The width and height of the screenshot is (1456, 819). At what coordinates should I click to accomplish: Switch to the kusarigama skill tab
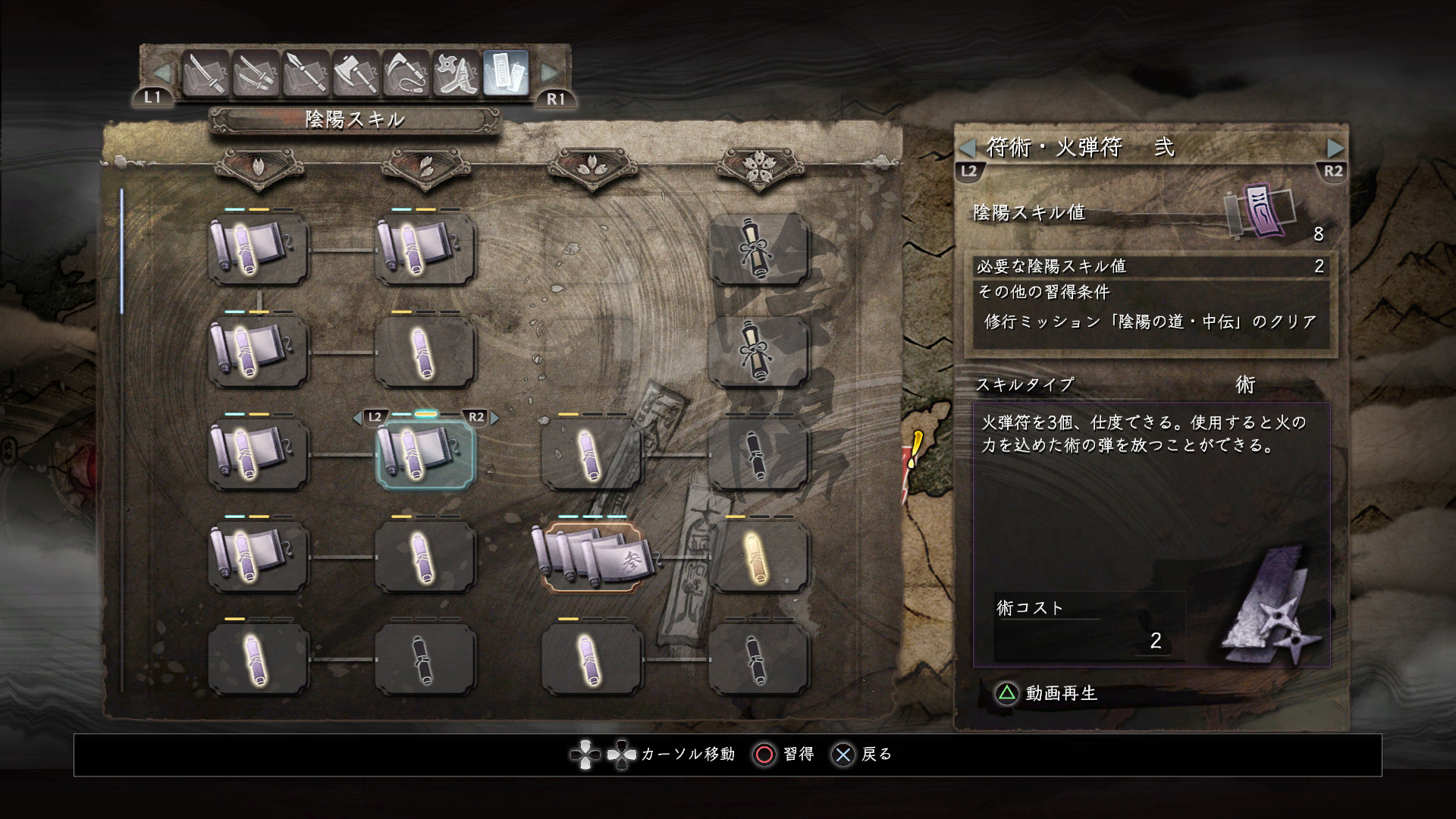(406, 74)
